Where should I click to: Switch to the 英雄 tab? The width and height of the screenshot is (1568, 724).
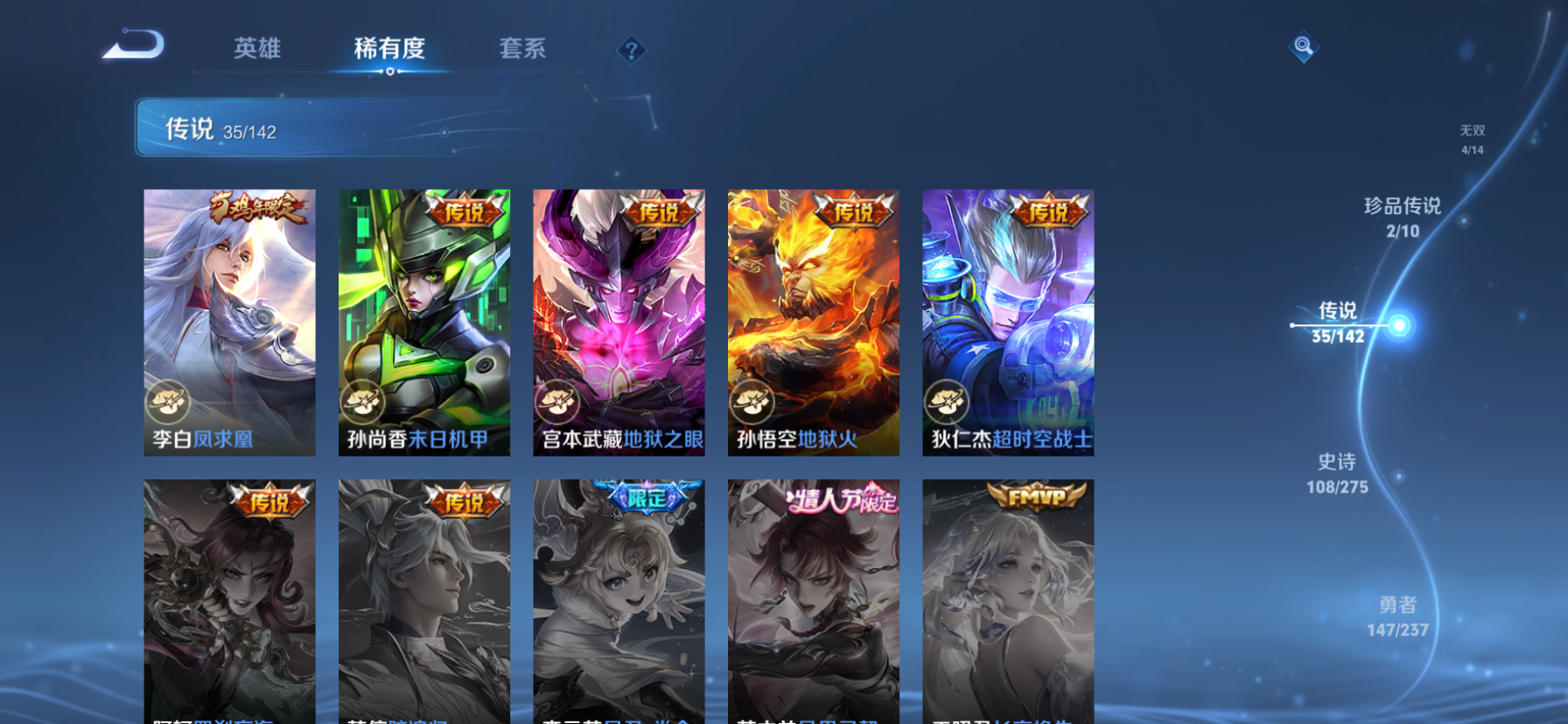tap(258, 50)
